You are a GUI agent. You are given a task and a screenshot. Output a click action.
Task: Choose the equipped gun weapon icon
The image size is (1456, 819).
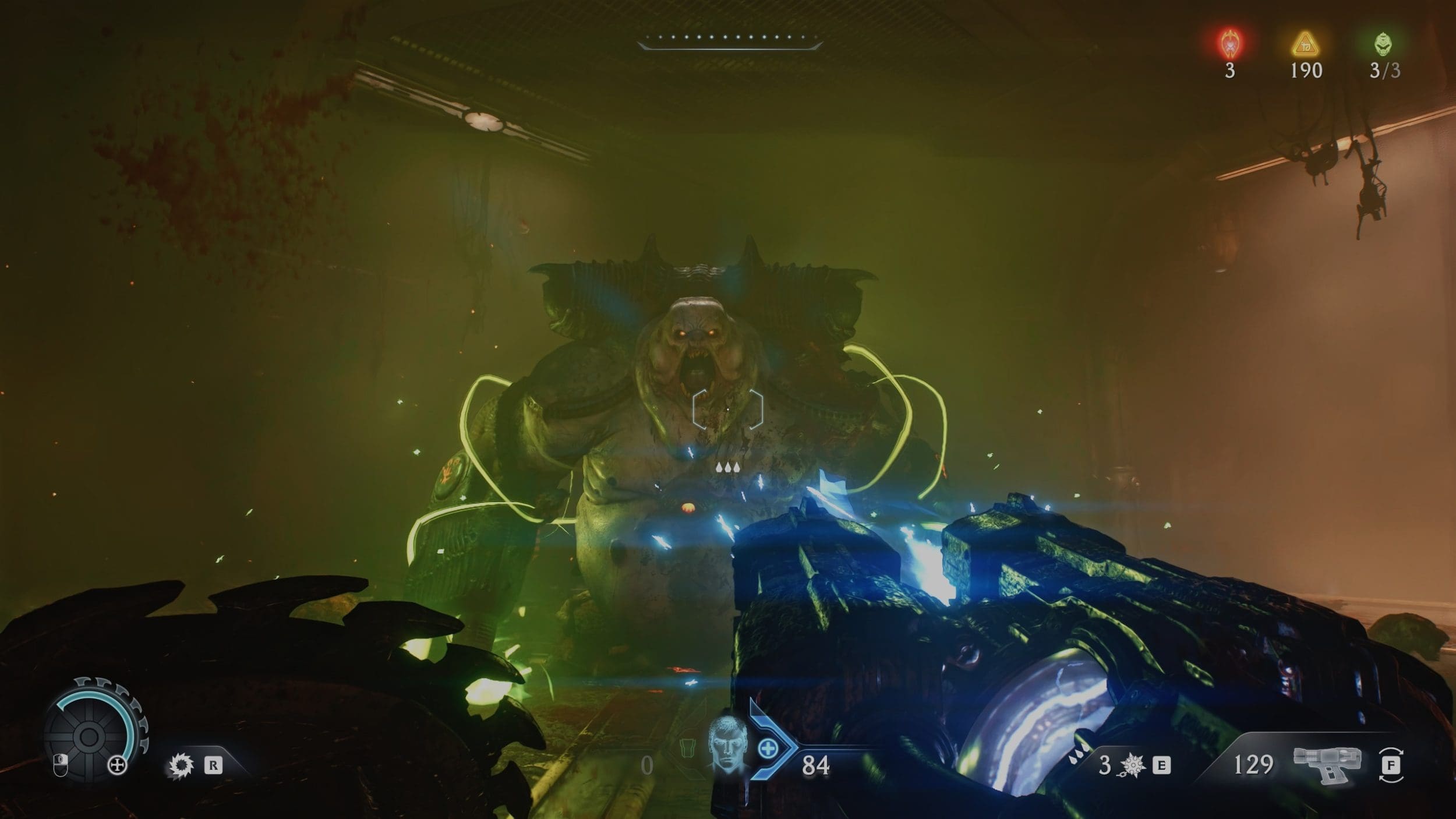tap(1327, 764)
